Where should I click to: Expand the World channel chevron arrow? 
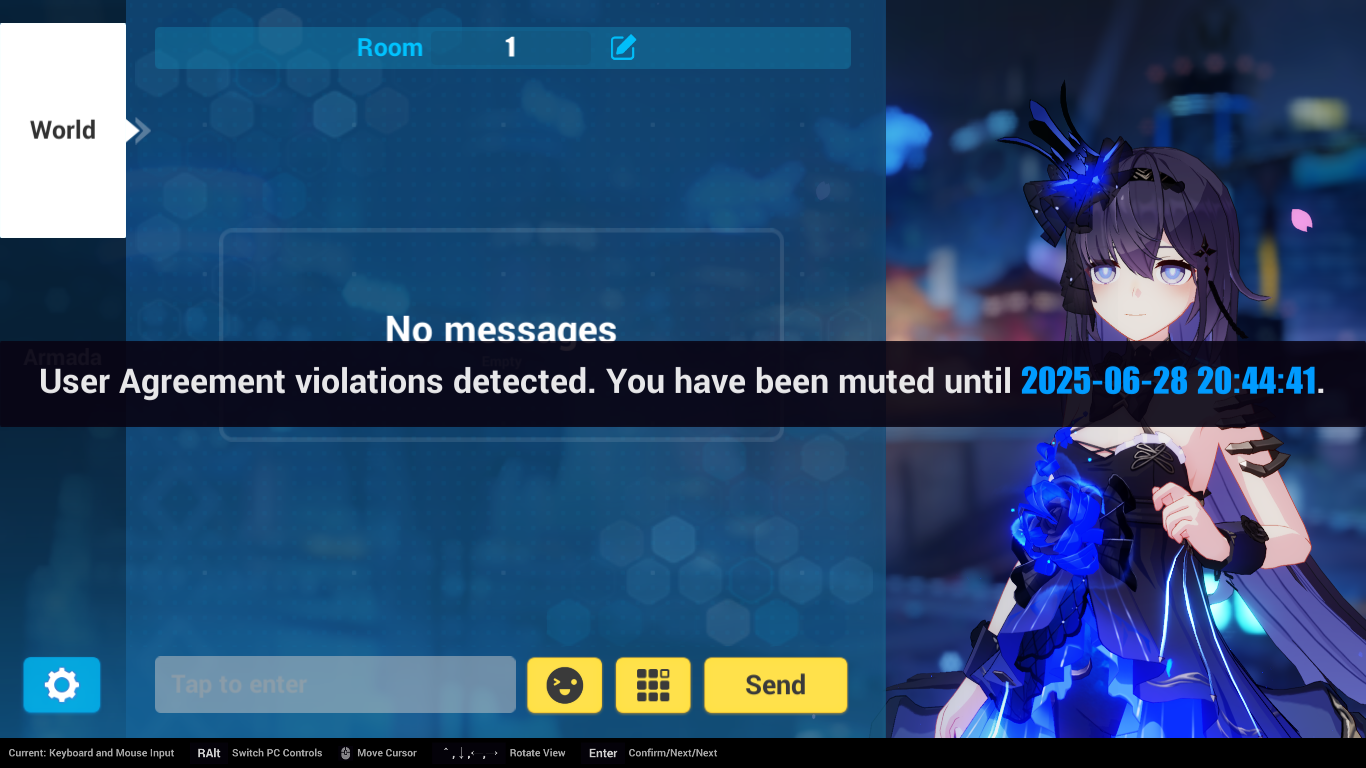(x=138, y=130)
